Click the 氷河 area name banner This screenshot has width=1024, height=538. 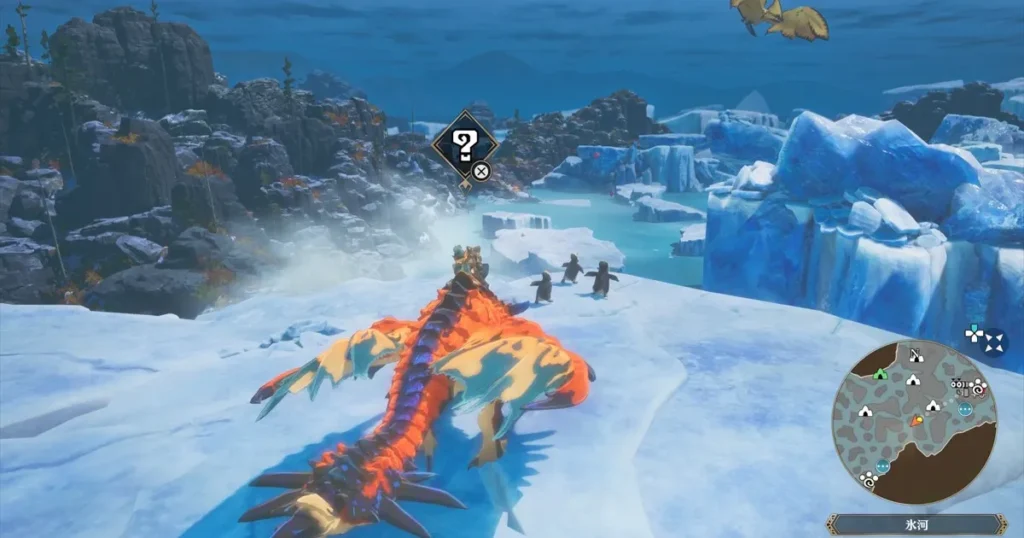916,524
